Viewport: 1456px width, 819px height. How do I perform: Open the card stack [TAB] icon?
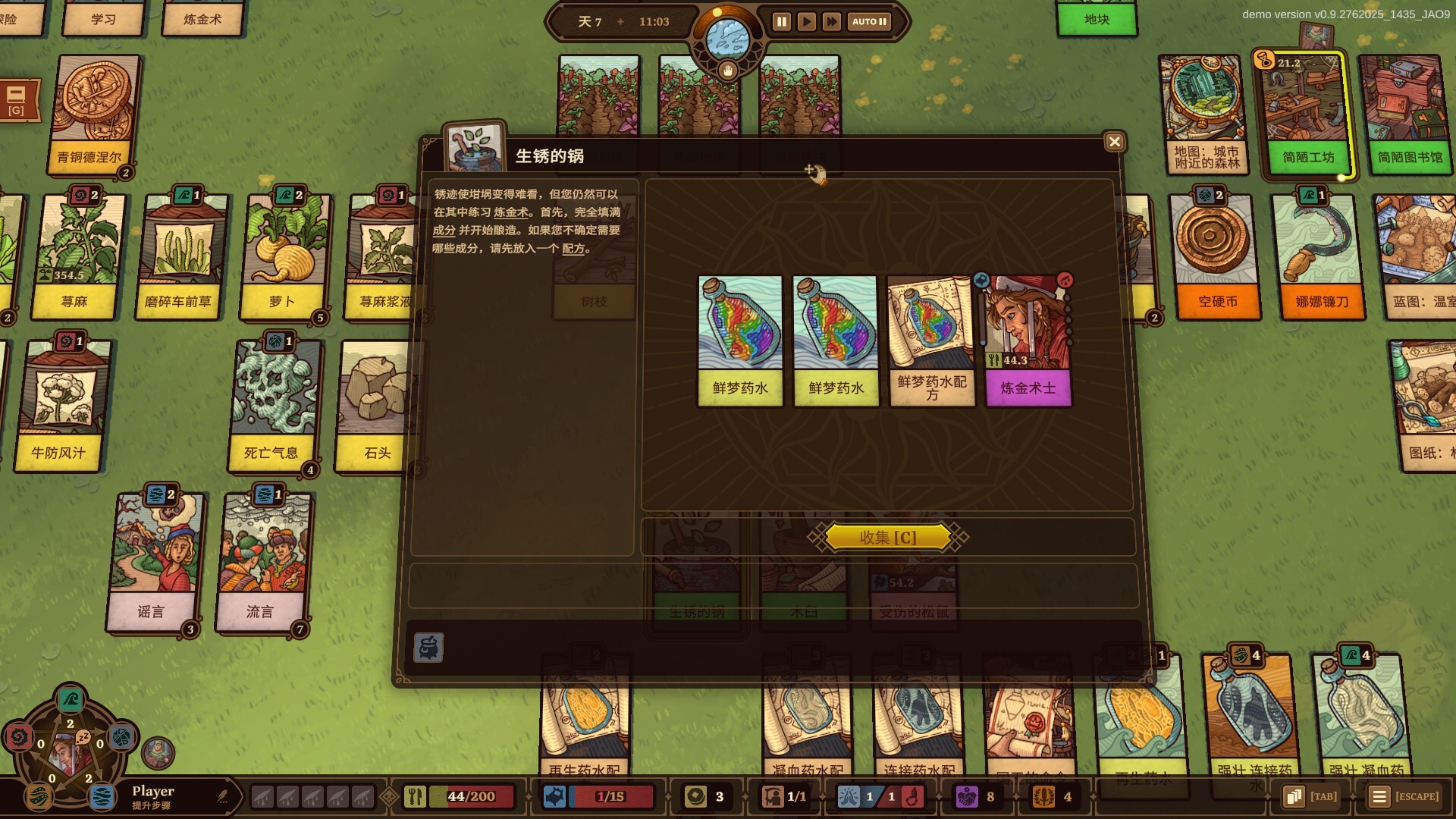(1293, 797)
